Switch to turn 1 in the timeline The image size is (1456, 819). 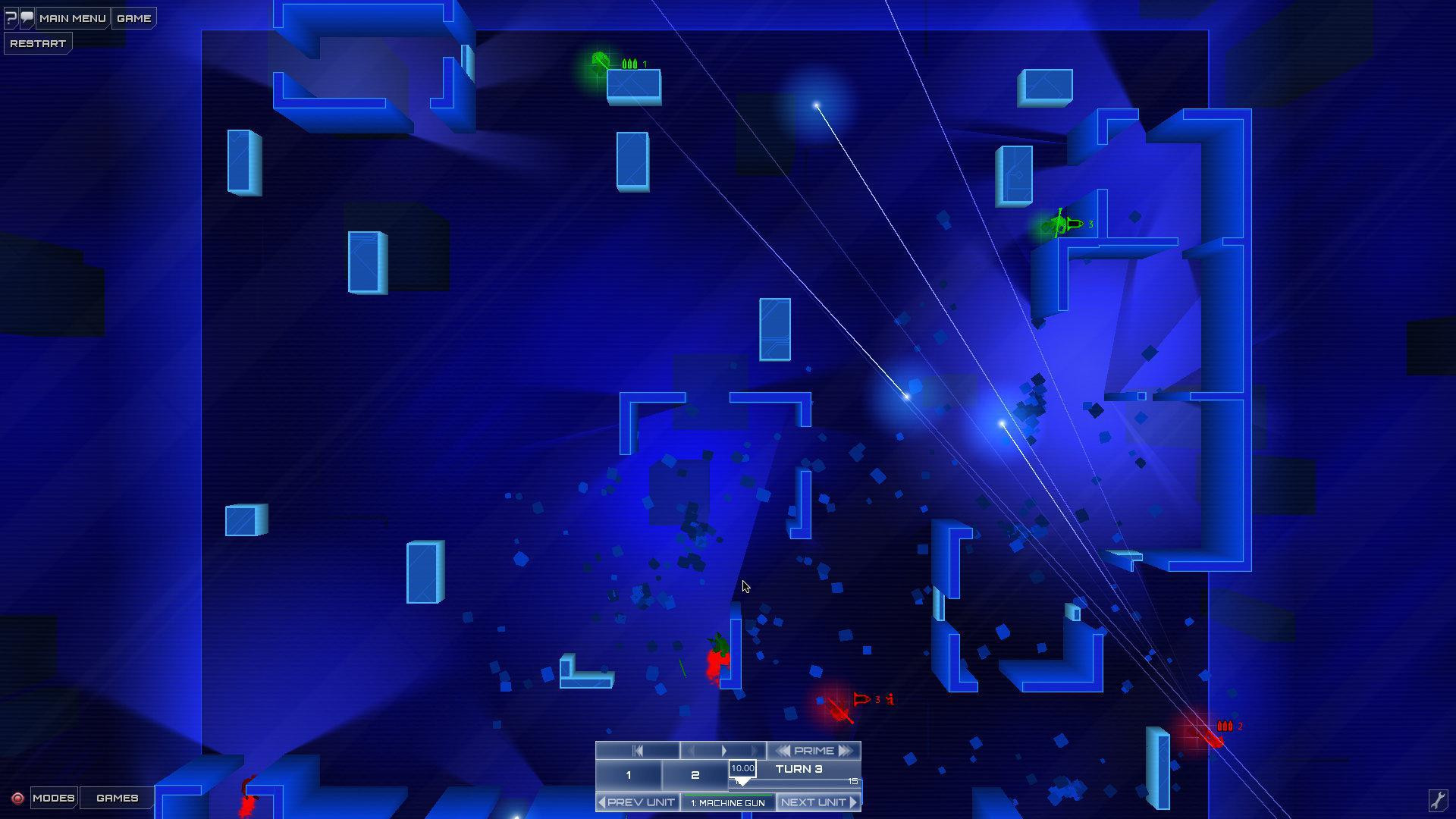(629, 774)
